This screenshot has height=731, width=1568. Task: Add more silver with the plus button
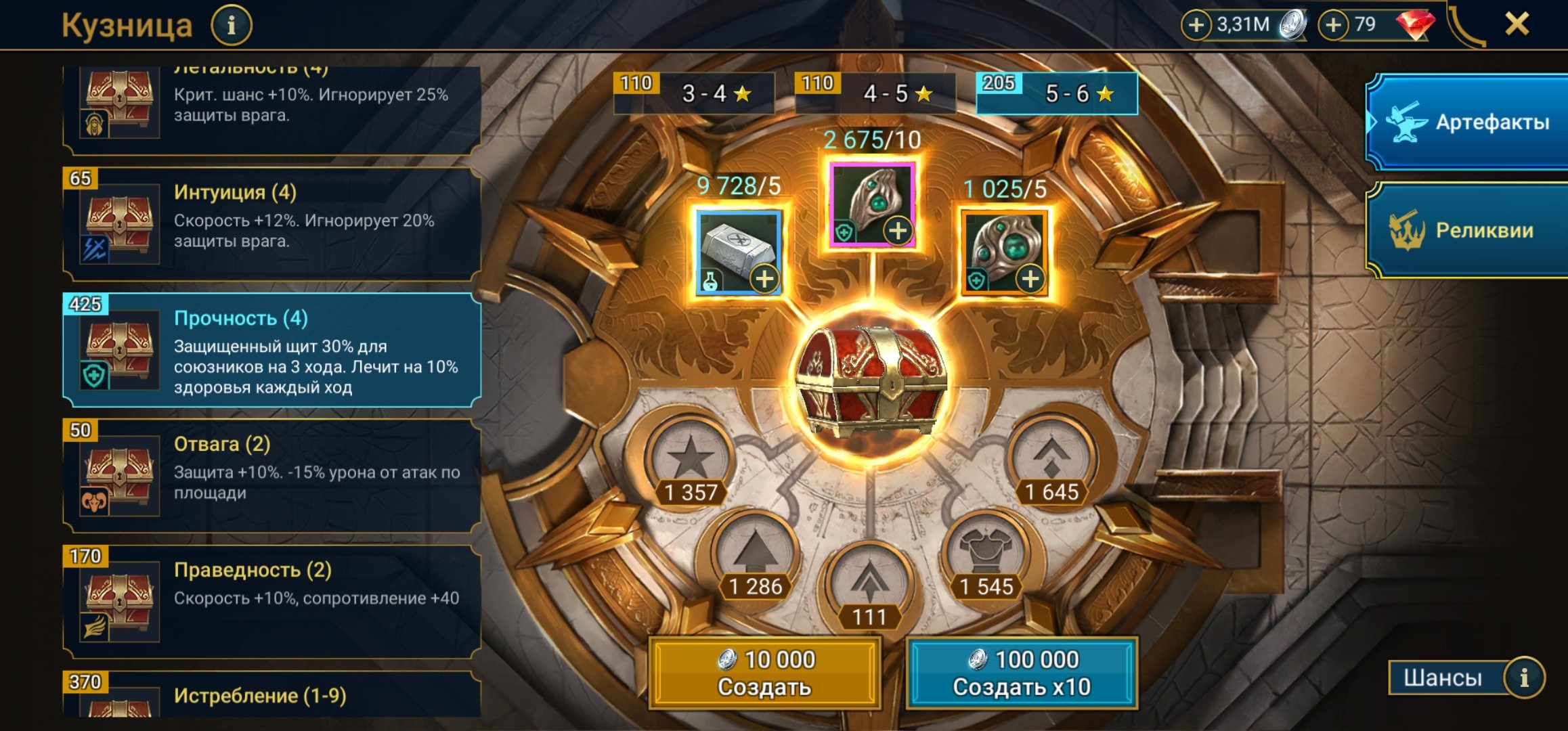[1196, 25]
